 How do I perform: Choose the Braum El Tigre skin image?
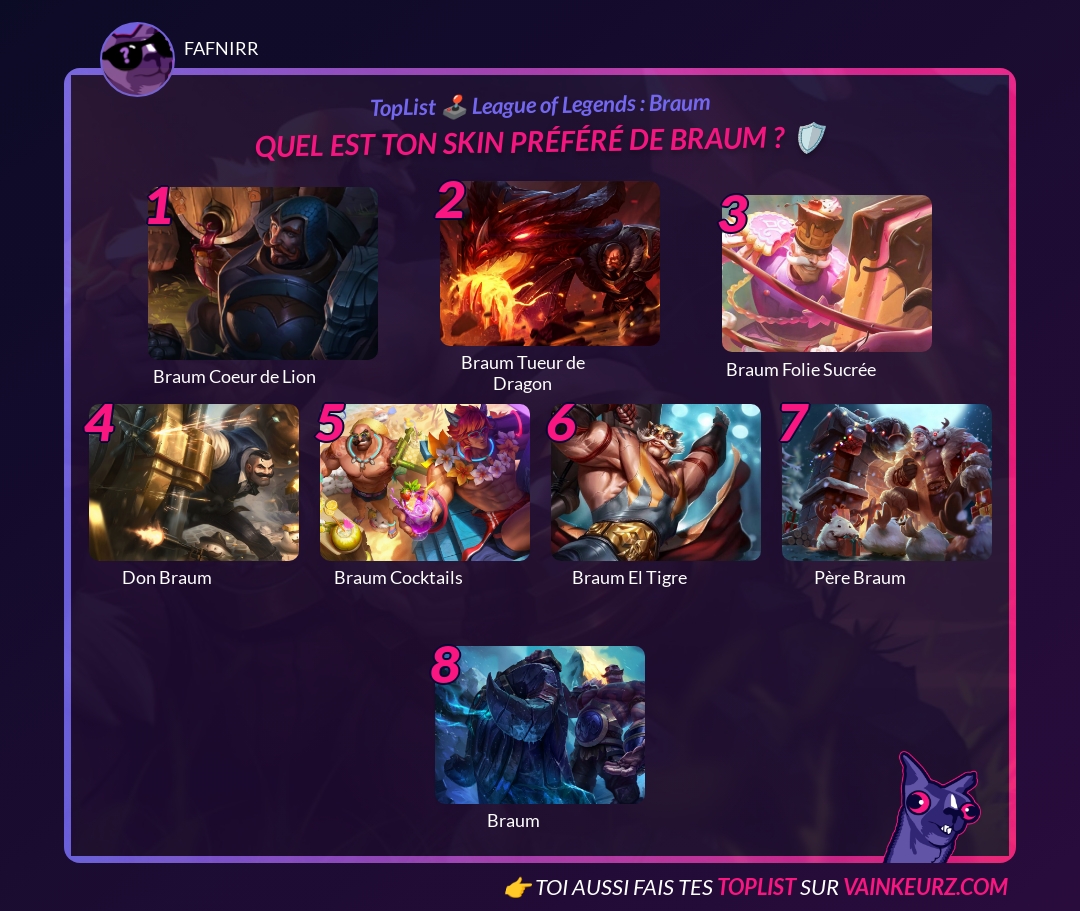tap(656, 482)
